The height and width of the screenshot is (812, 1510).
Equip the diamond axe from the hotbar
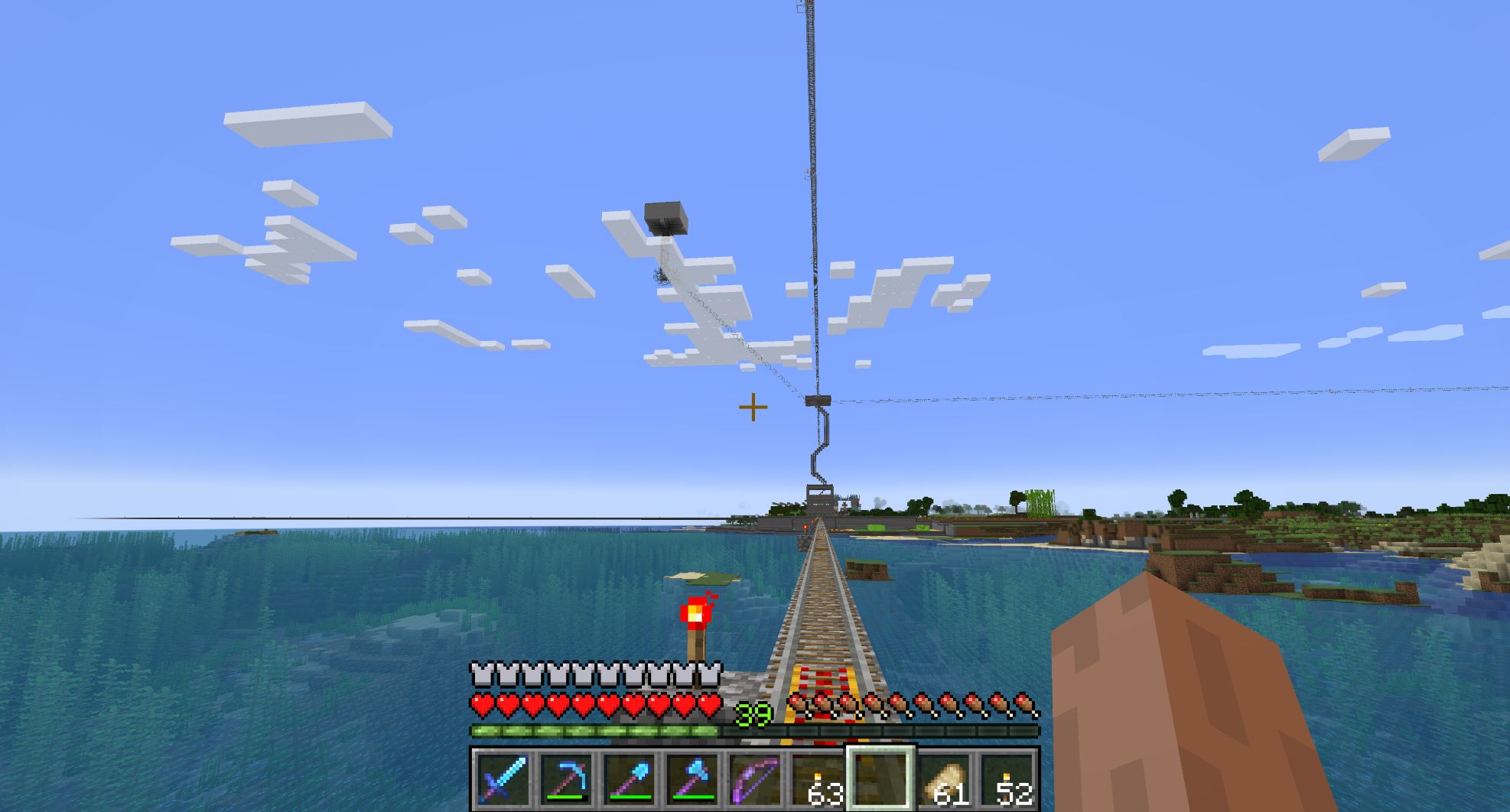pyautogui.click(x=693, y=780)
